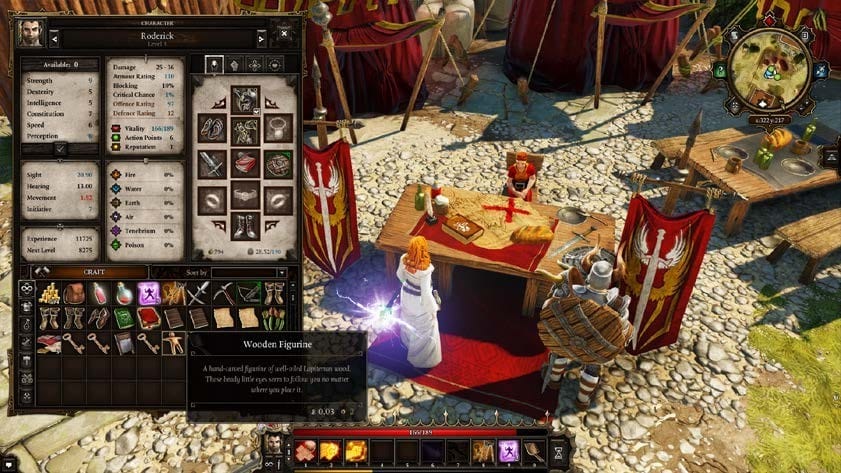Select the equipped sword weapon slot
Image resolution: width=841 pixels, height=473 pixels.
(x=212, y=164)
